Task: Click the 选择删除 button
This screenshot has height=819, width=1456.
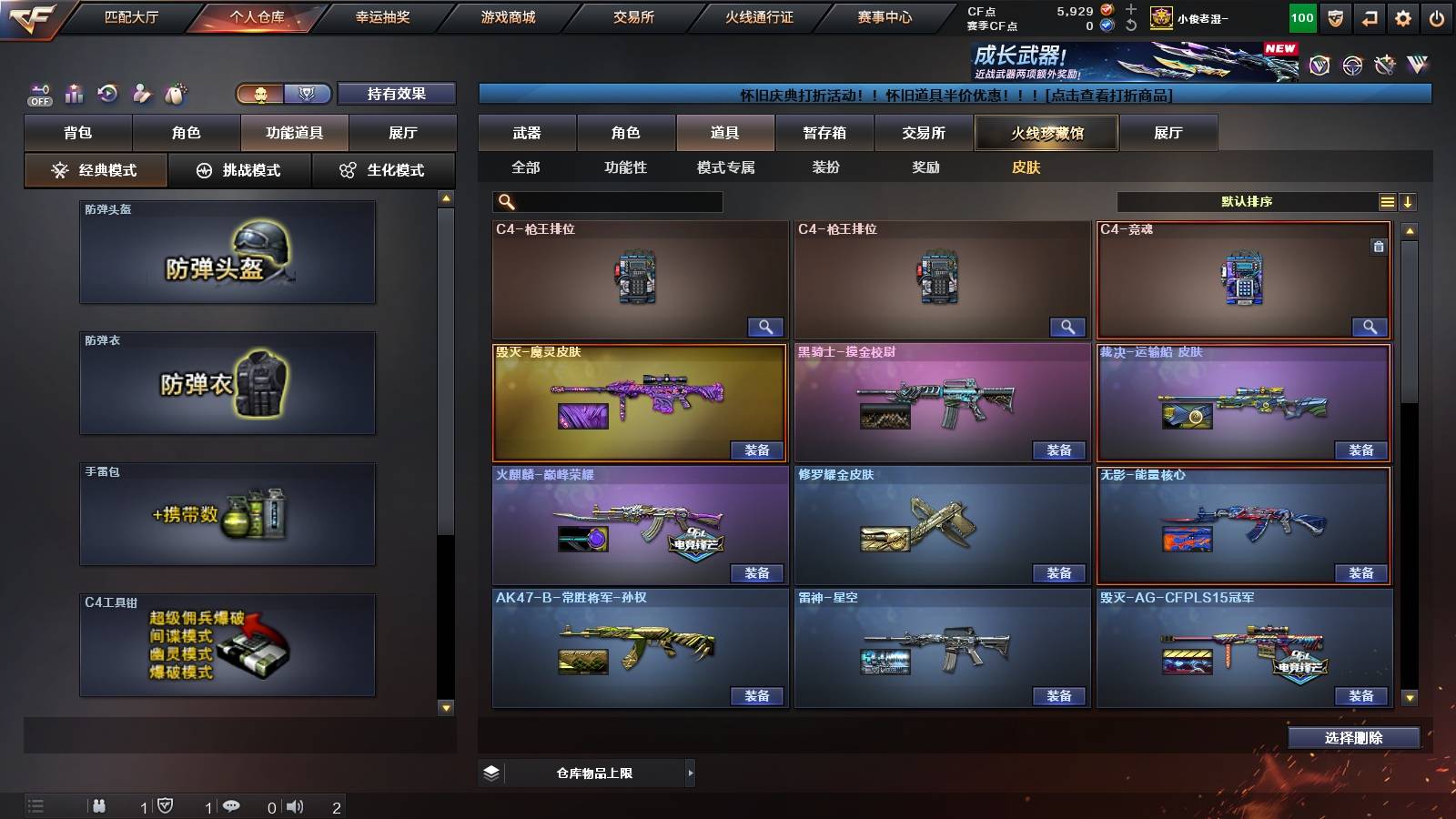Action: coord(1354,738)
